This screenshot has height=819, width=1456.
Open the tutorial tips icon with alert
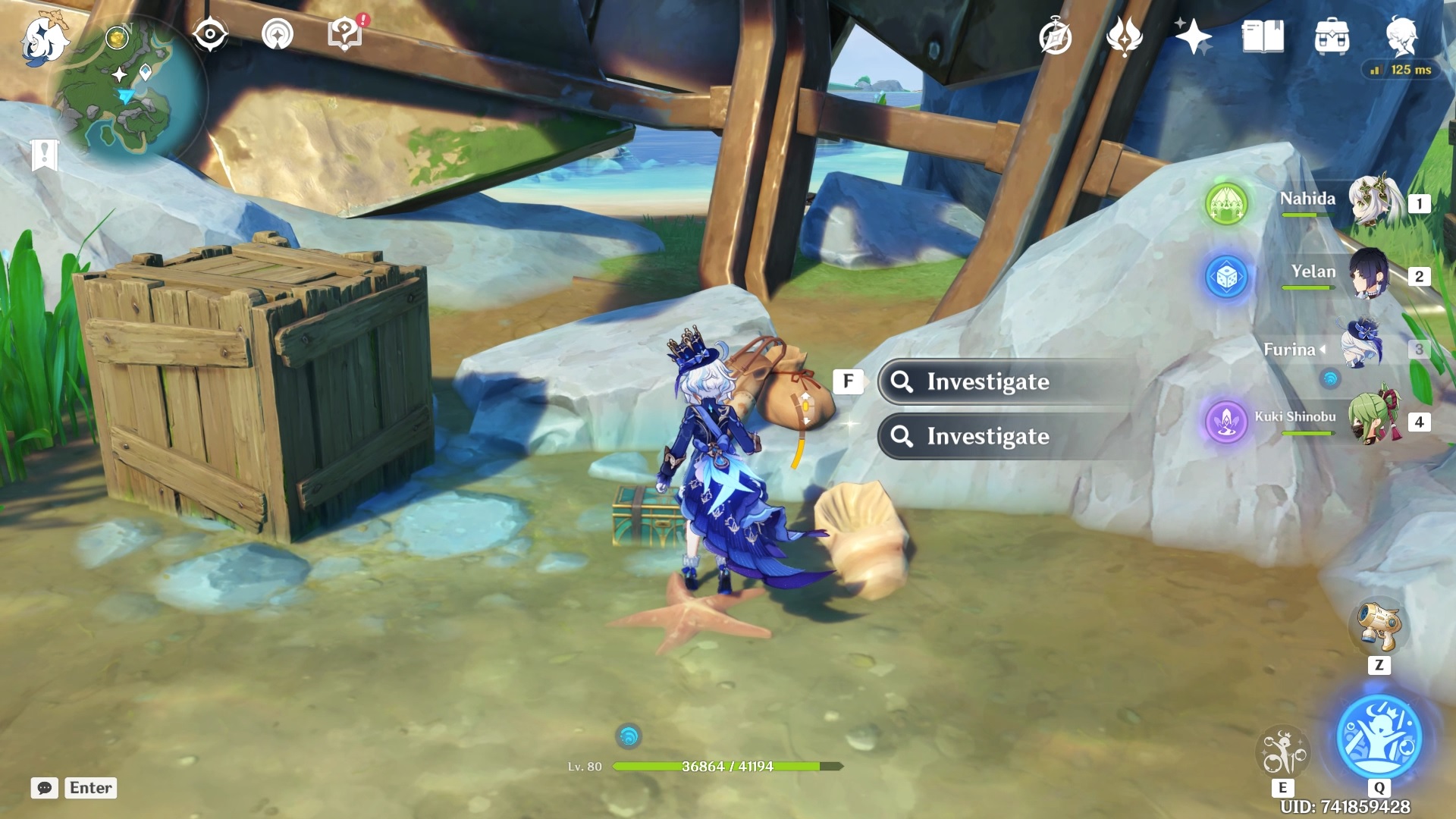tap(346, 34)
